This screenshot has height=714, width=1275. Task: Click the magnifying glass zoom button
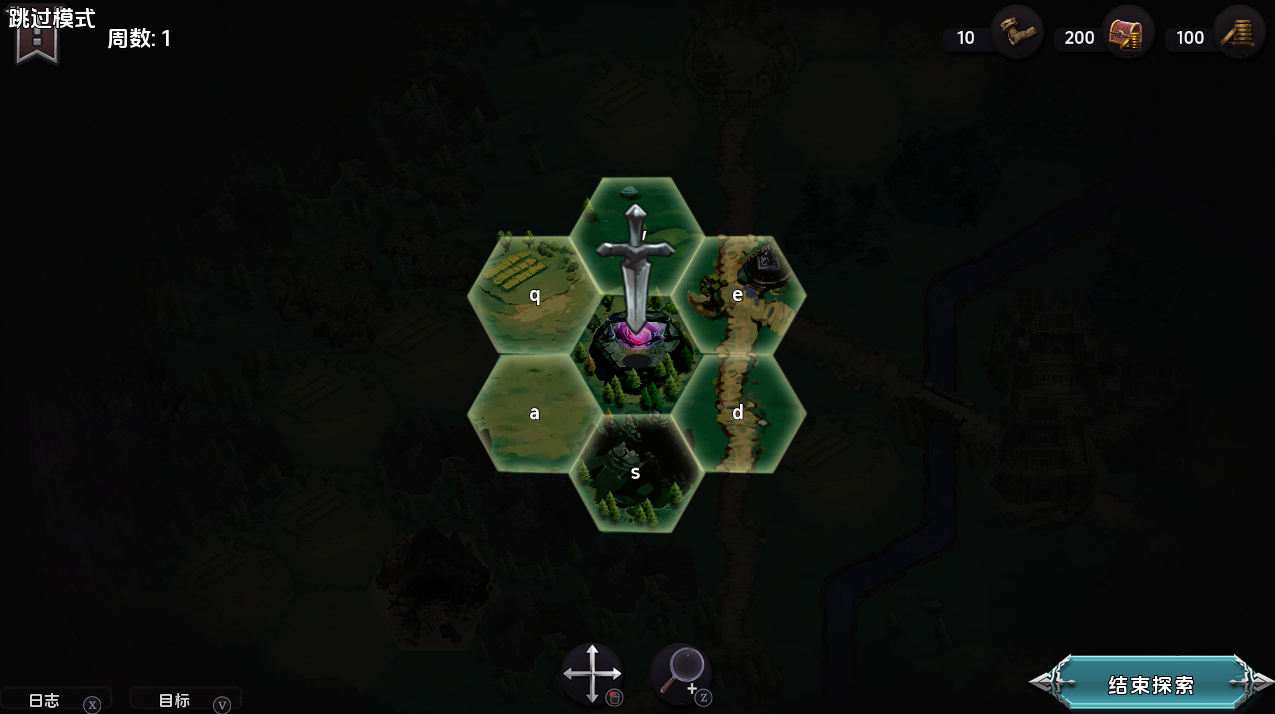[682, 671]
